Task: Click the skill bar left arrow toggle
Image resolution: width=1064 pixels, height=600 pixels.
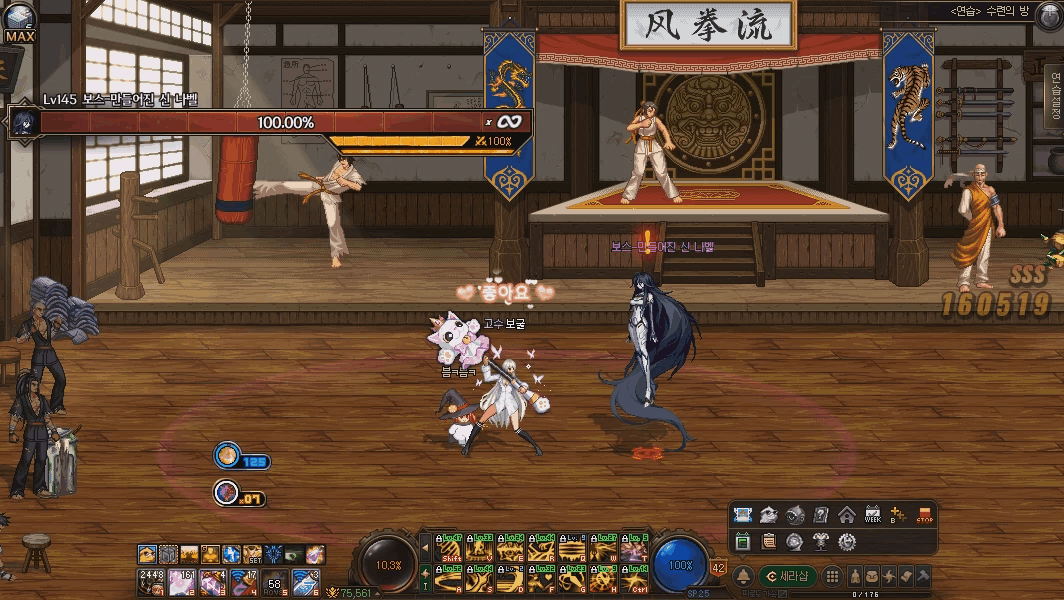Action: 425,549
